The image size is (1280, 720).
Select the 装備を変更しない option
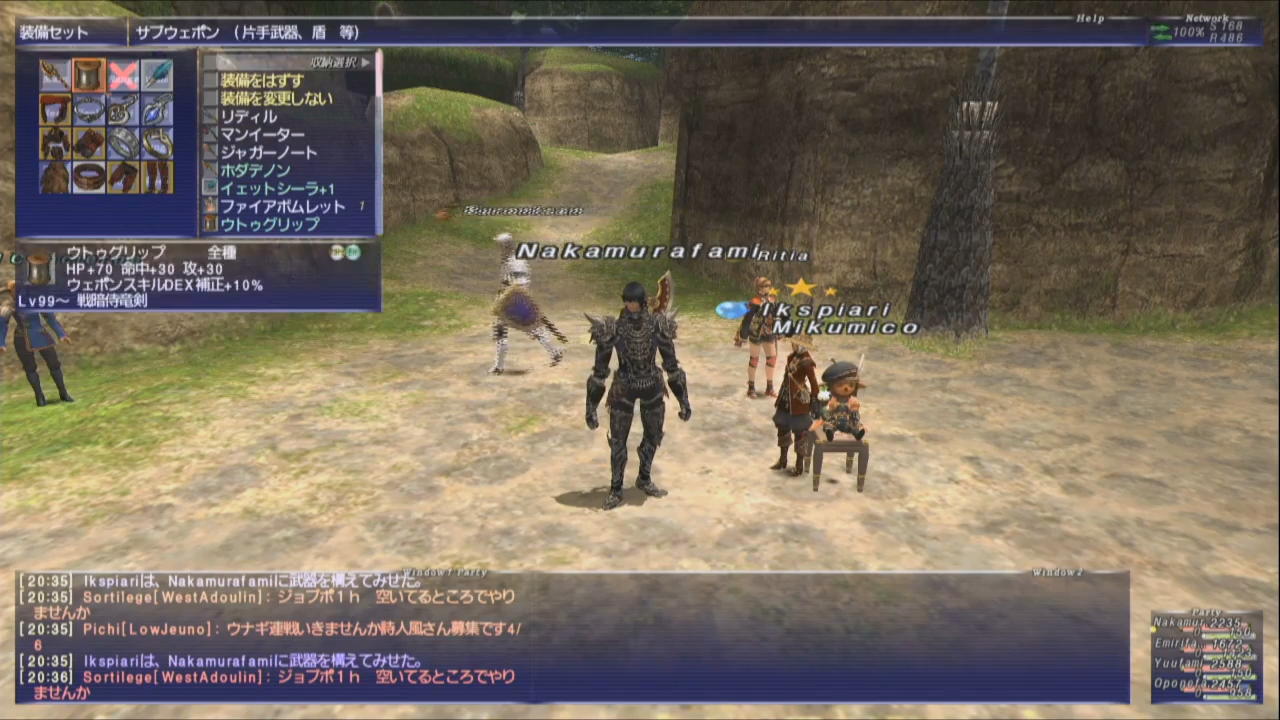[x=276, y=98]
